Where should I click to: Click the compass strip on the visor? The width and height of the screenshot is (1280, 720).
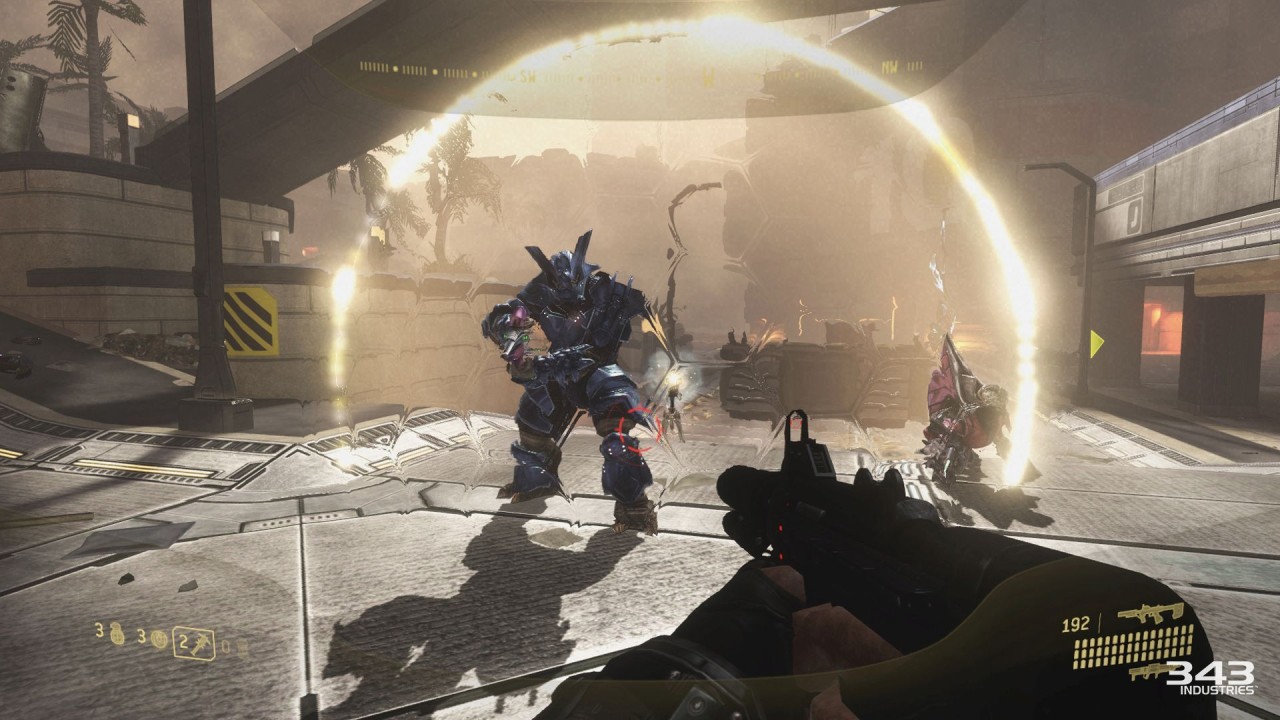pos(640,68)
